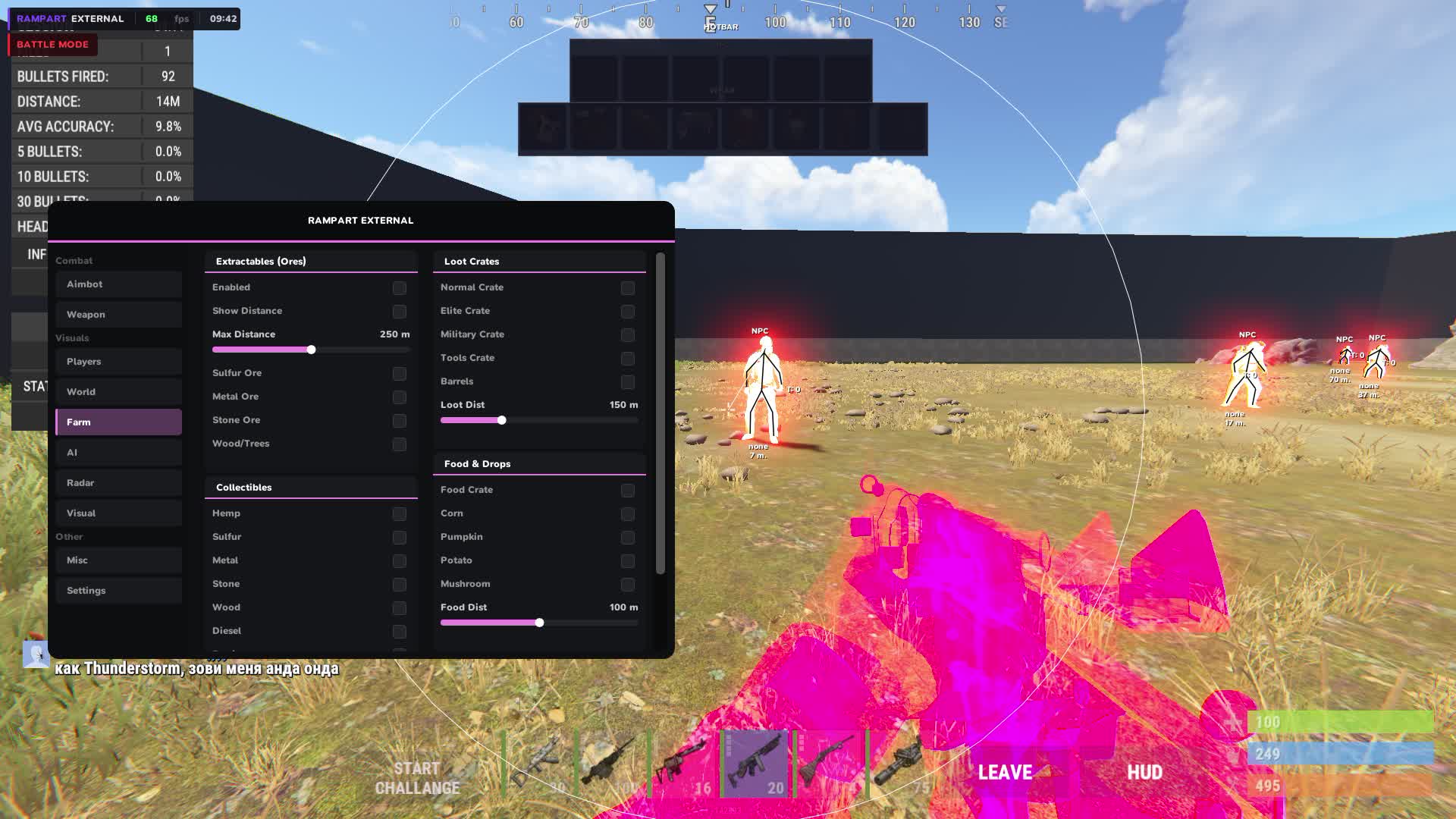
Task: Select the Players visuals section
Action: (118, 362)
